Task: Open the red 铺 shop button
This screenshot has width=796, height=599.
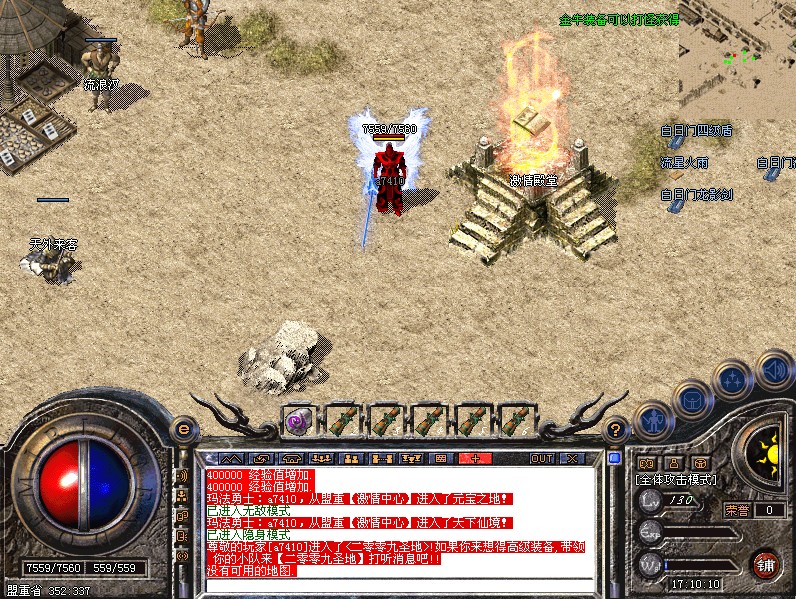Action: 765,564
